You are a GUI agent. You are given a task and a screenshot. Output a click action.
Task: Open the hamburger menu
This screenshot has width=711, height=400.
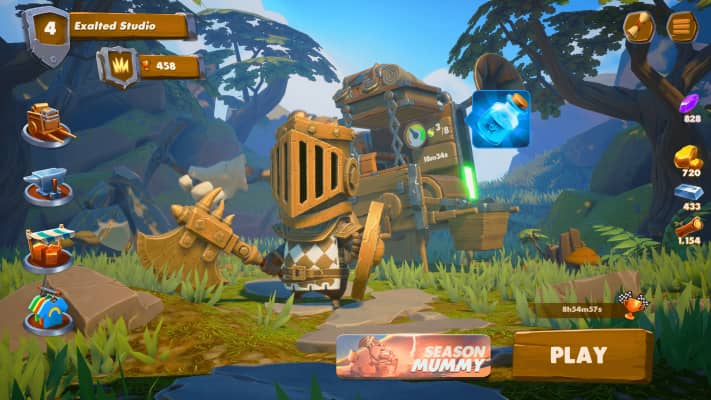pyautogui.click(x=682, y=27)
